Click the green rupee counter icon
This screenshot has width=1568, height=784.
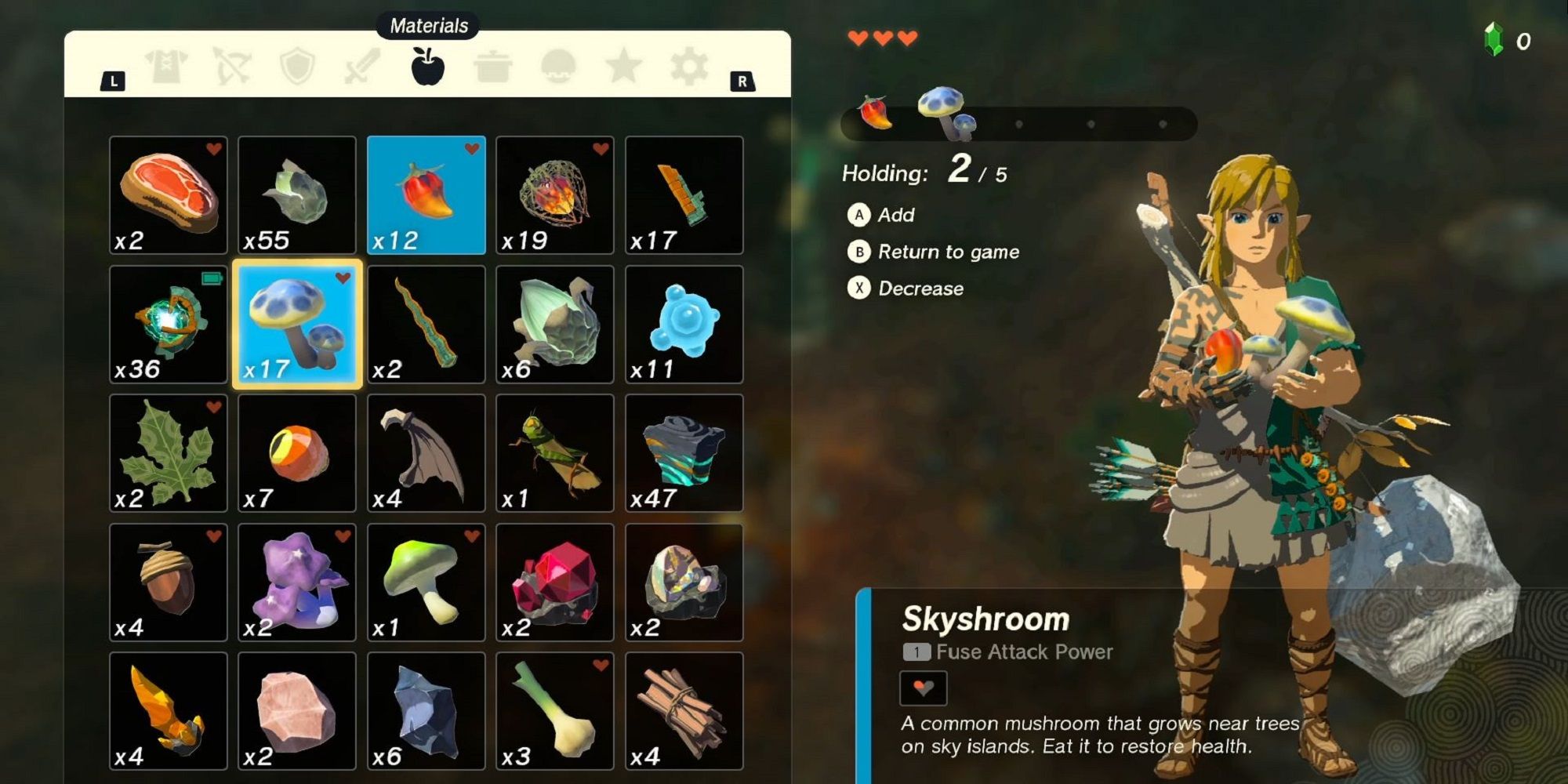coord(1494,35)
